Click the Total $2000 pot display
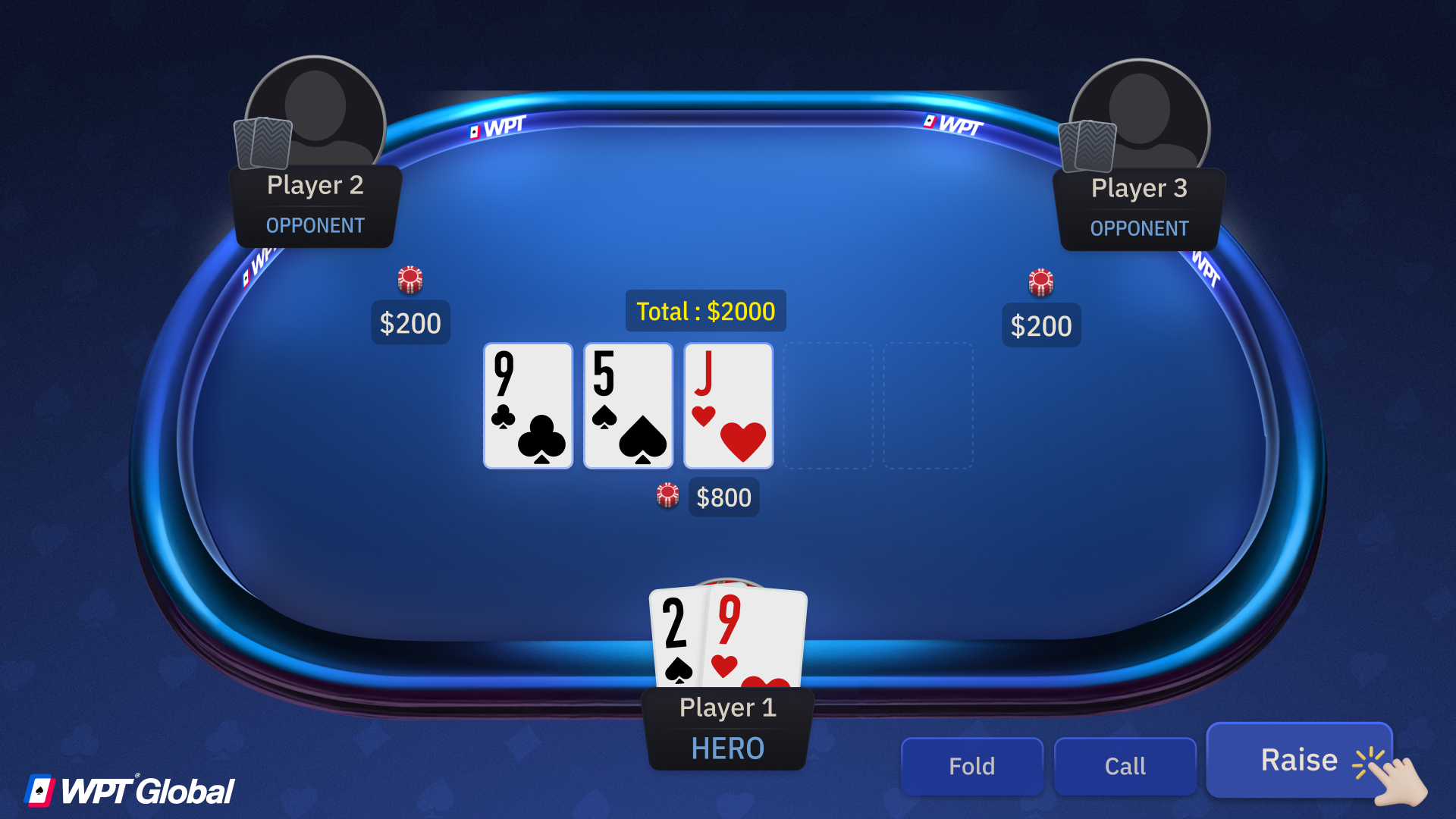This screenshot has height=819, width=1456. [x=704, y=311]
